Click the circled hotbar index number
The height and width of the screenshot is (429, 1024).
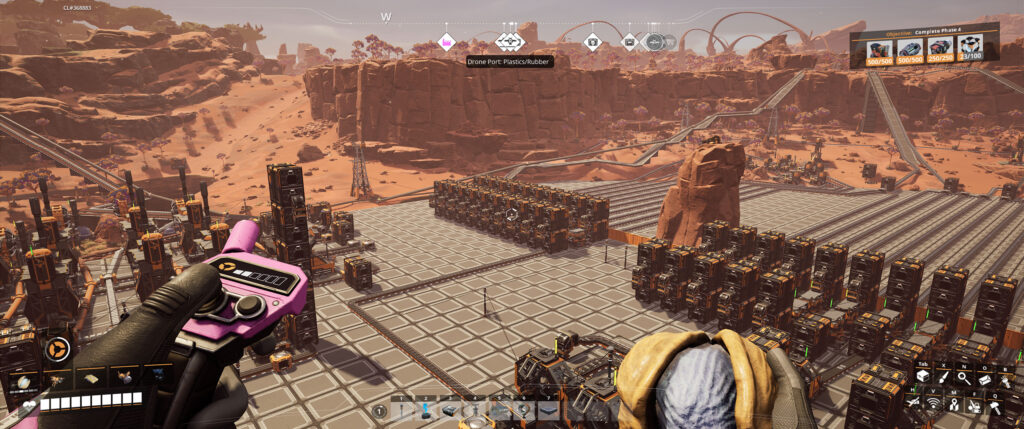click(x=380, y=411)
